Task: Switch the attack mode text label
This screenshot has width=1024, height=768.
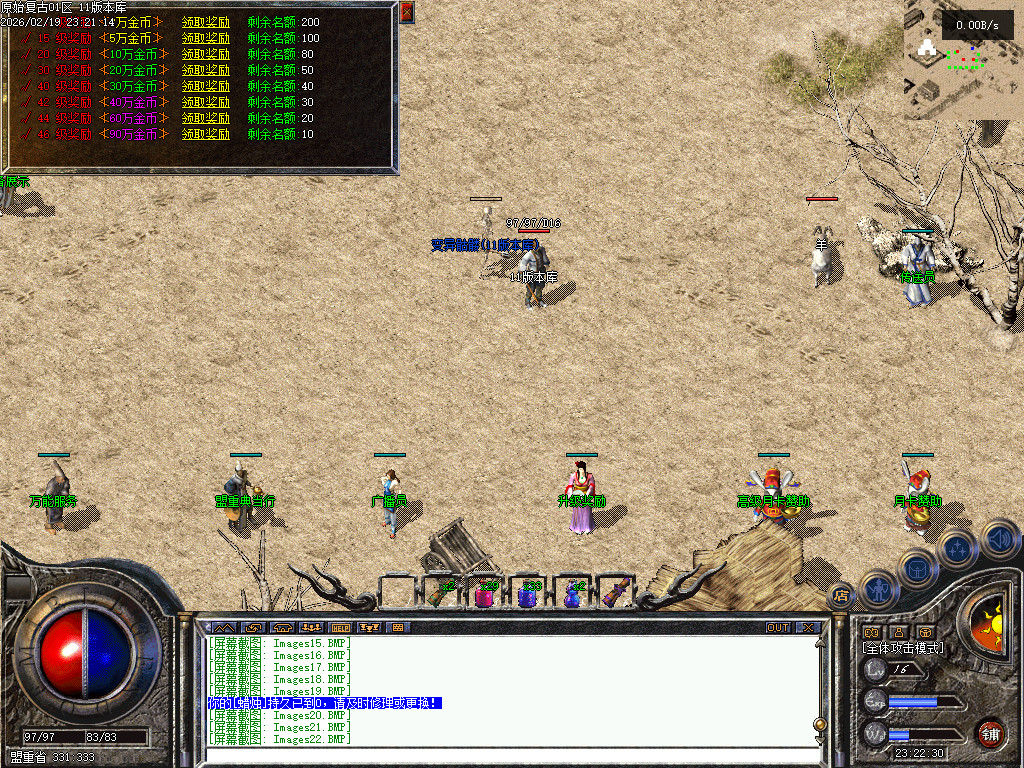Action: tap(903, 648)
